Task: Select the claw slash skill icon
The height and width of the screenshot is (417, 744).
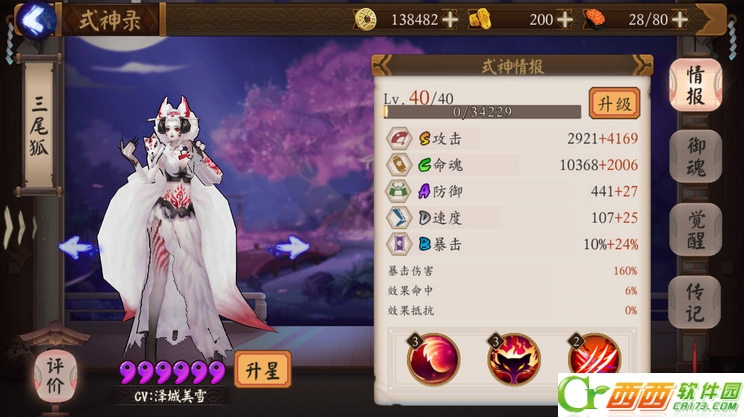Action: 593,360
